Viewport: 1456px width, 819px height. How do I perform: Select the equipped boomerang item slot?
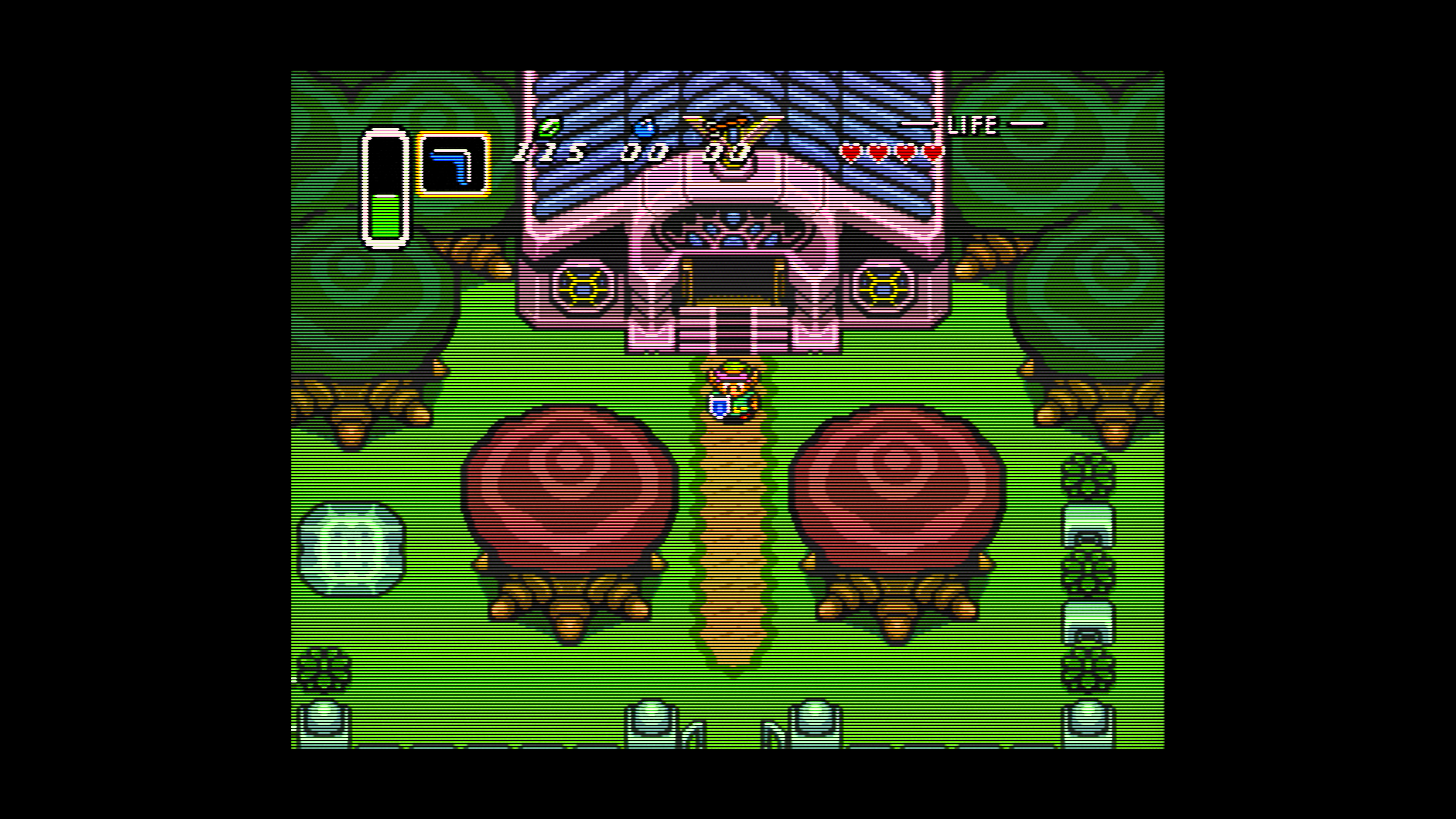pos(453,164)
